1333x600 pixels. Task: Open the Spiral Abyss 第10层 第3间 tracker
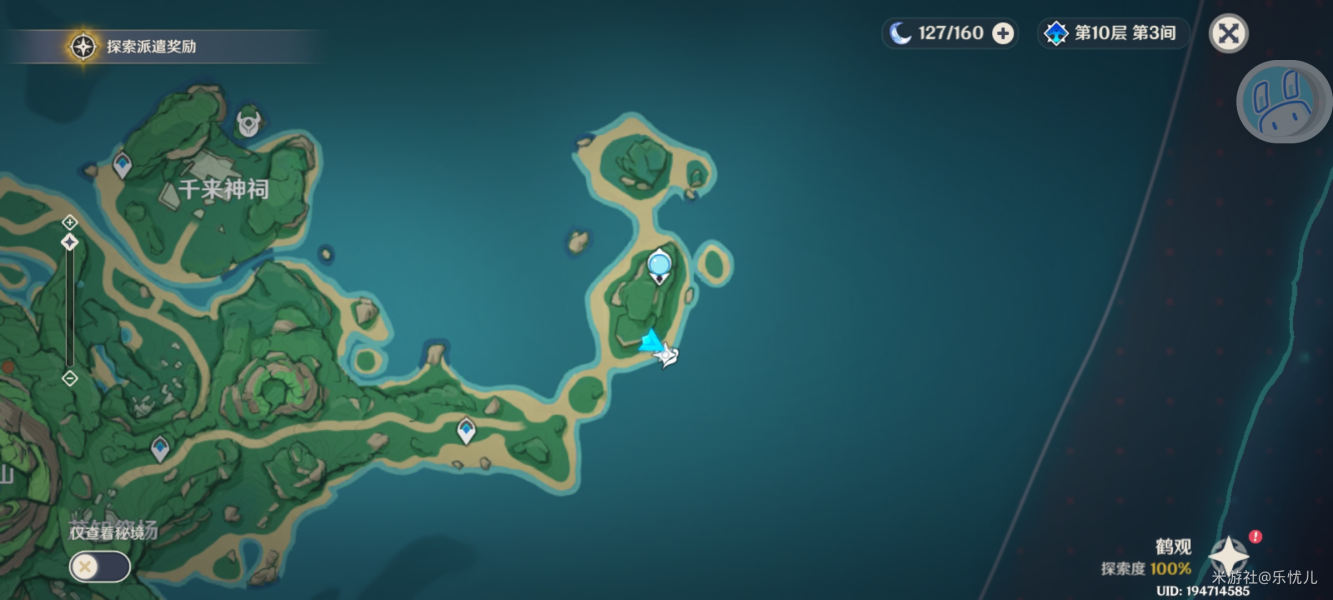(x=1112, y=33)
